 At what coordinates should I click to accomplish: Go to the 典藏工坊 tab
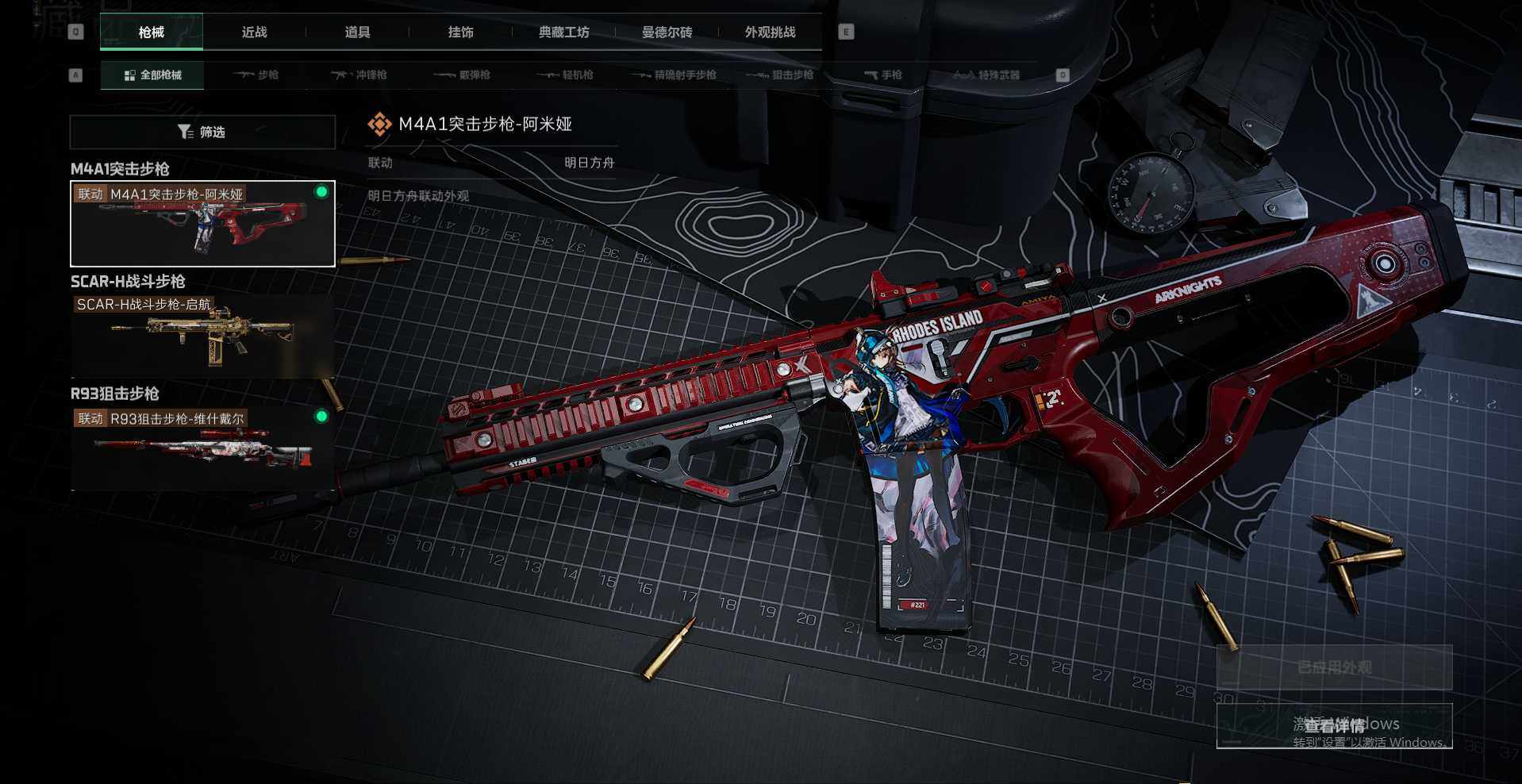563,33
